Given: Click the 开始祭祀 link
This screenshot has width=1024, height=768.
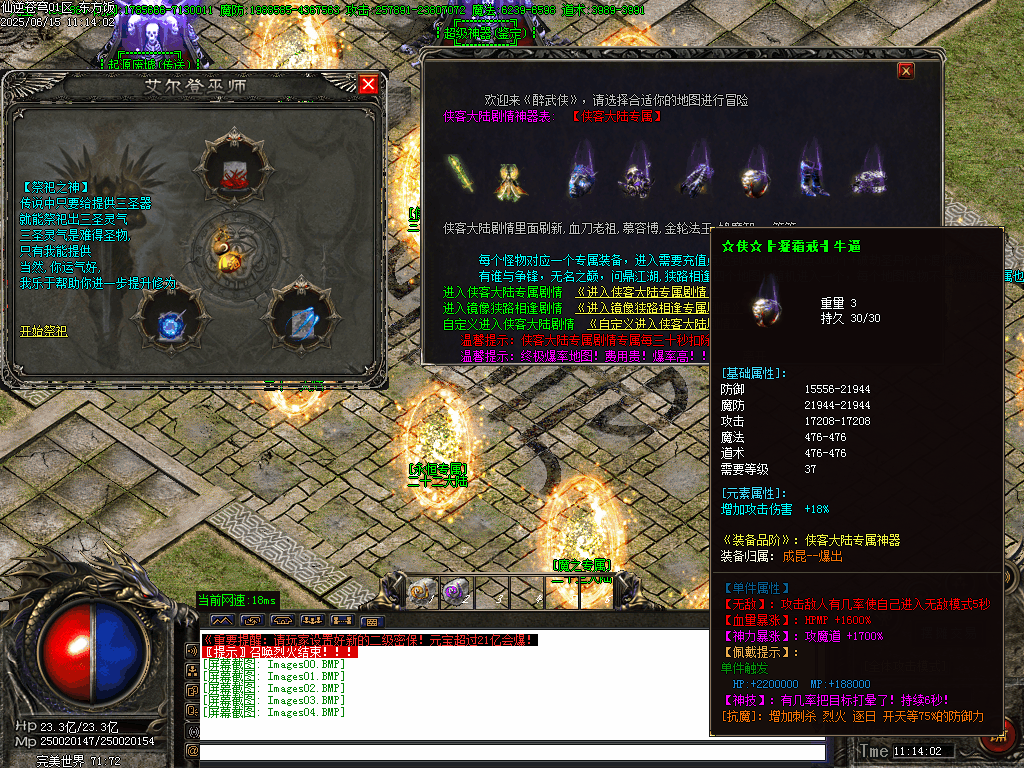Looking at the screenshot, I should pyautogui.click(x=43, y=331).
